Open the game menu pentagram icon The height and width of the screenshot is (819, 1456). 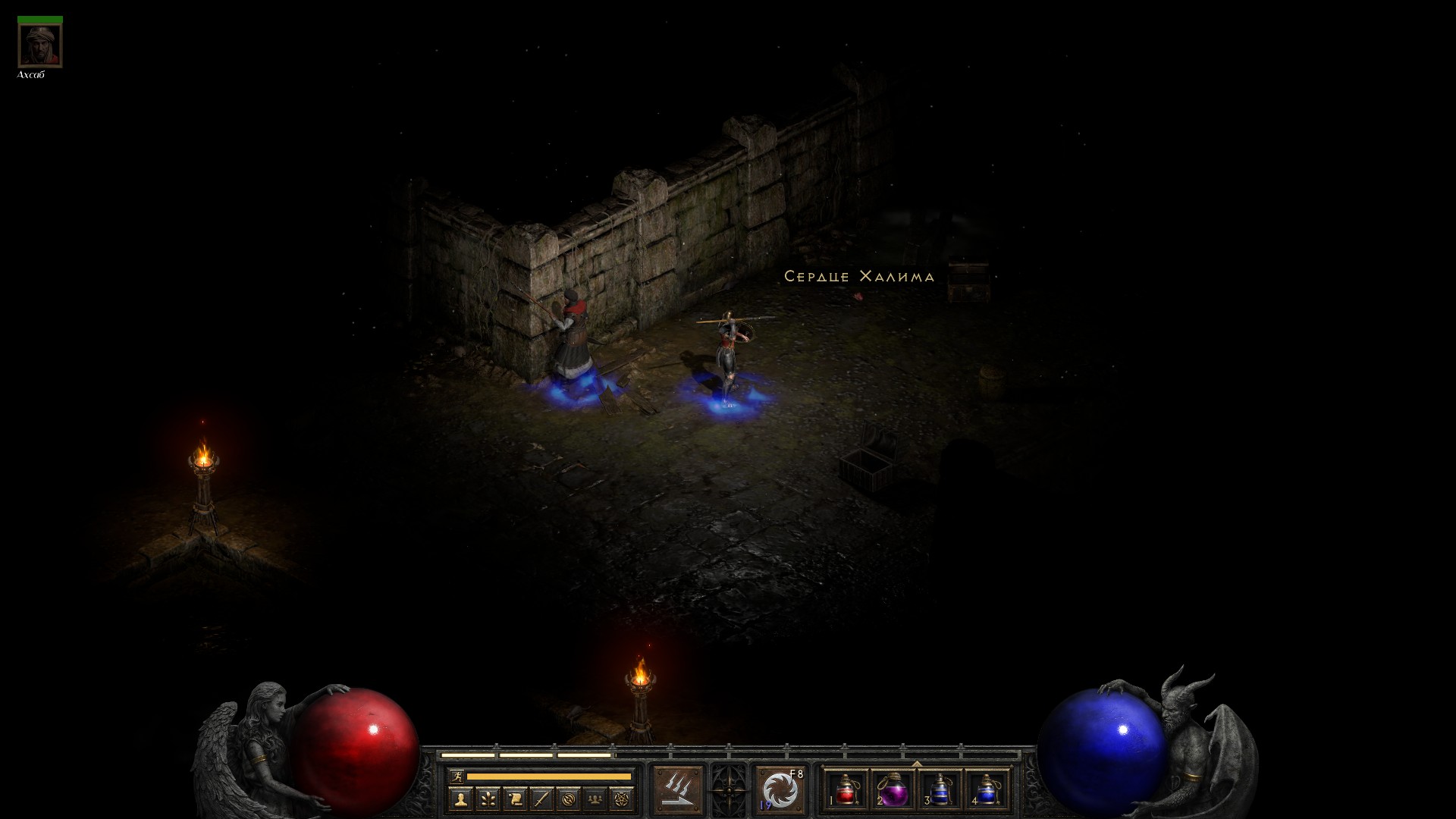coord(623,799)
